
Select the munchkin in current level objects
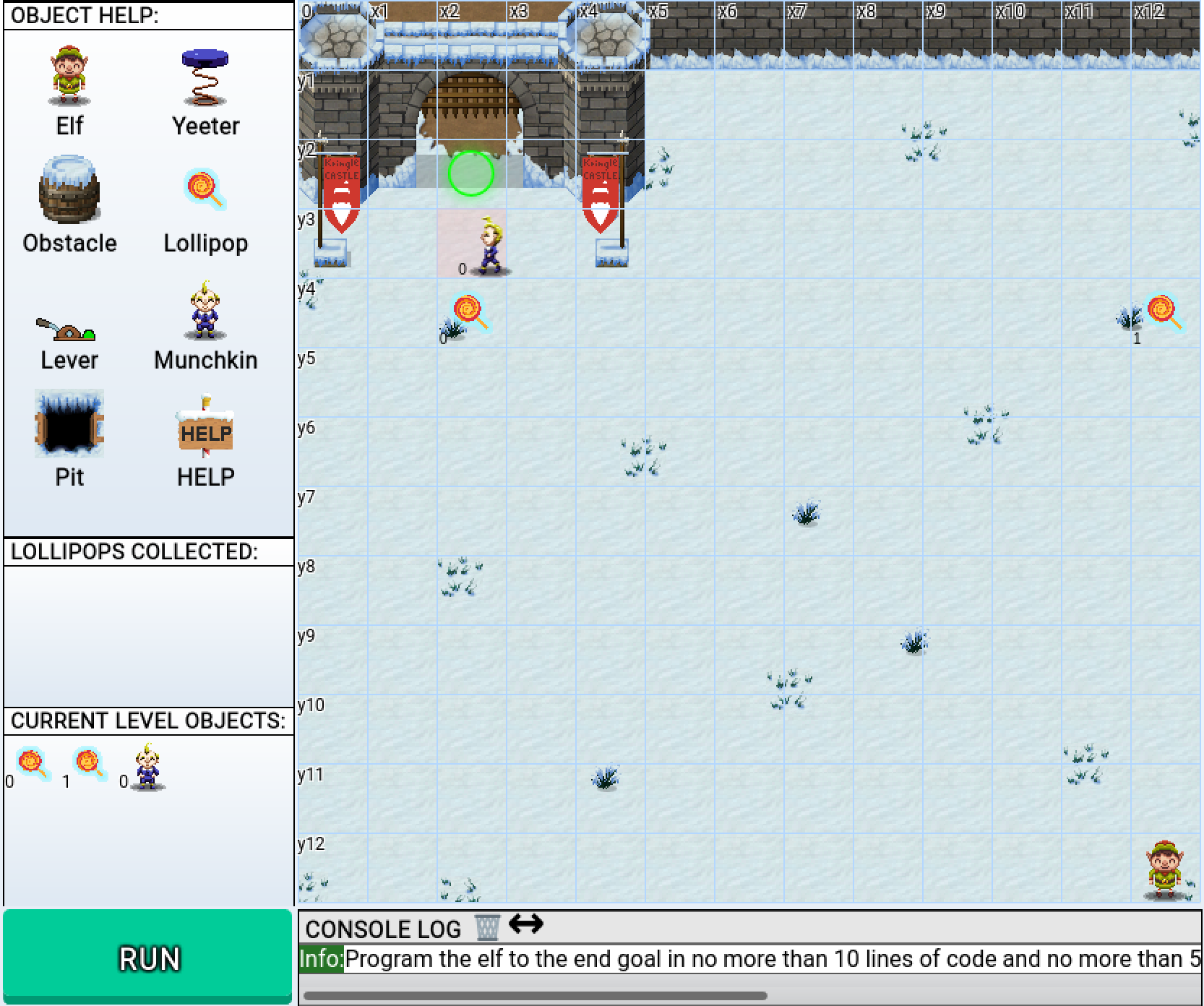(x=147, y=767)
